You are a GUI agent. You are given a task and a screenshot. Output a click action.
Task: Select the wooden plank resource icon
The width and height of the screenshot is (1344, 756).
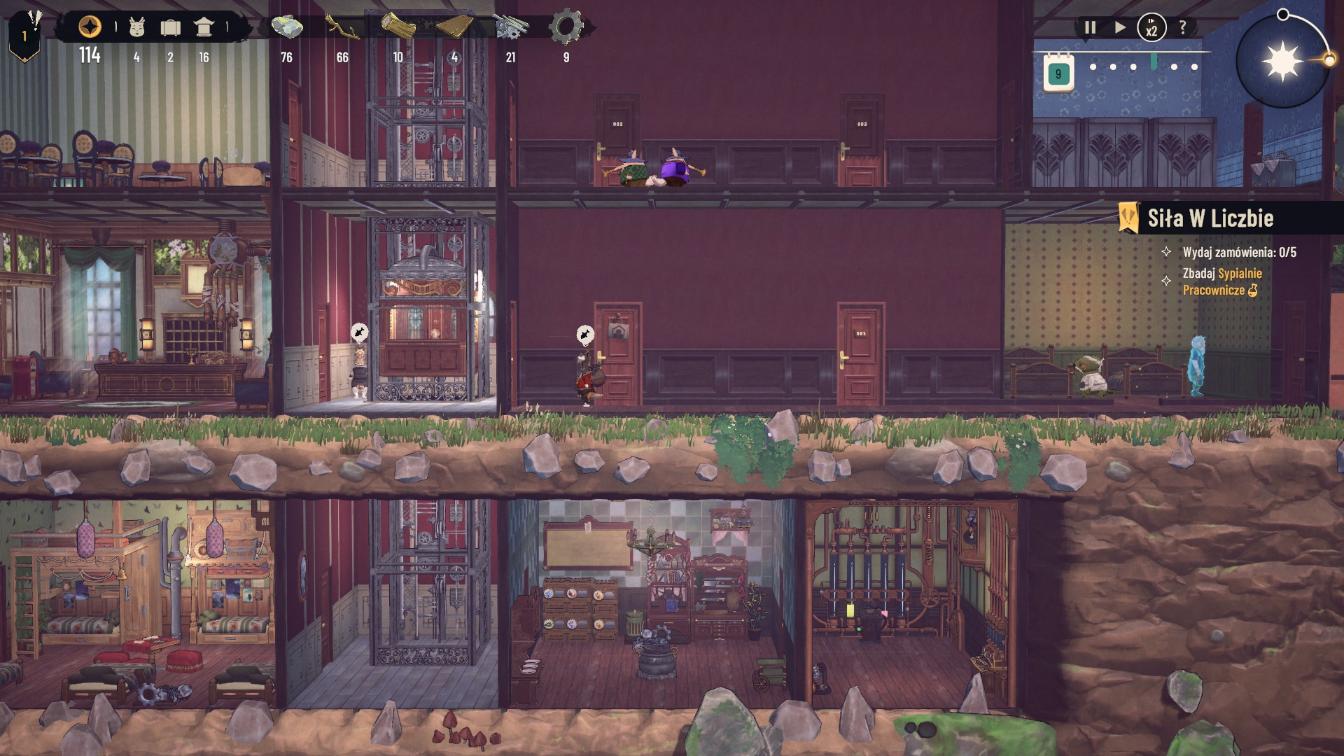click(x=454, y=27)
